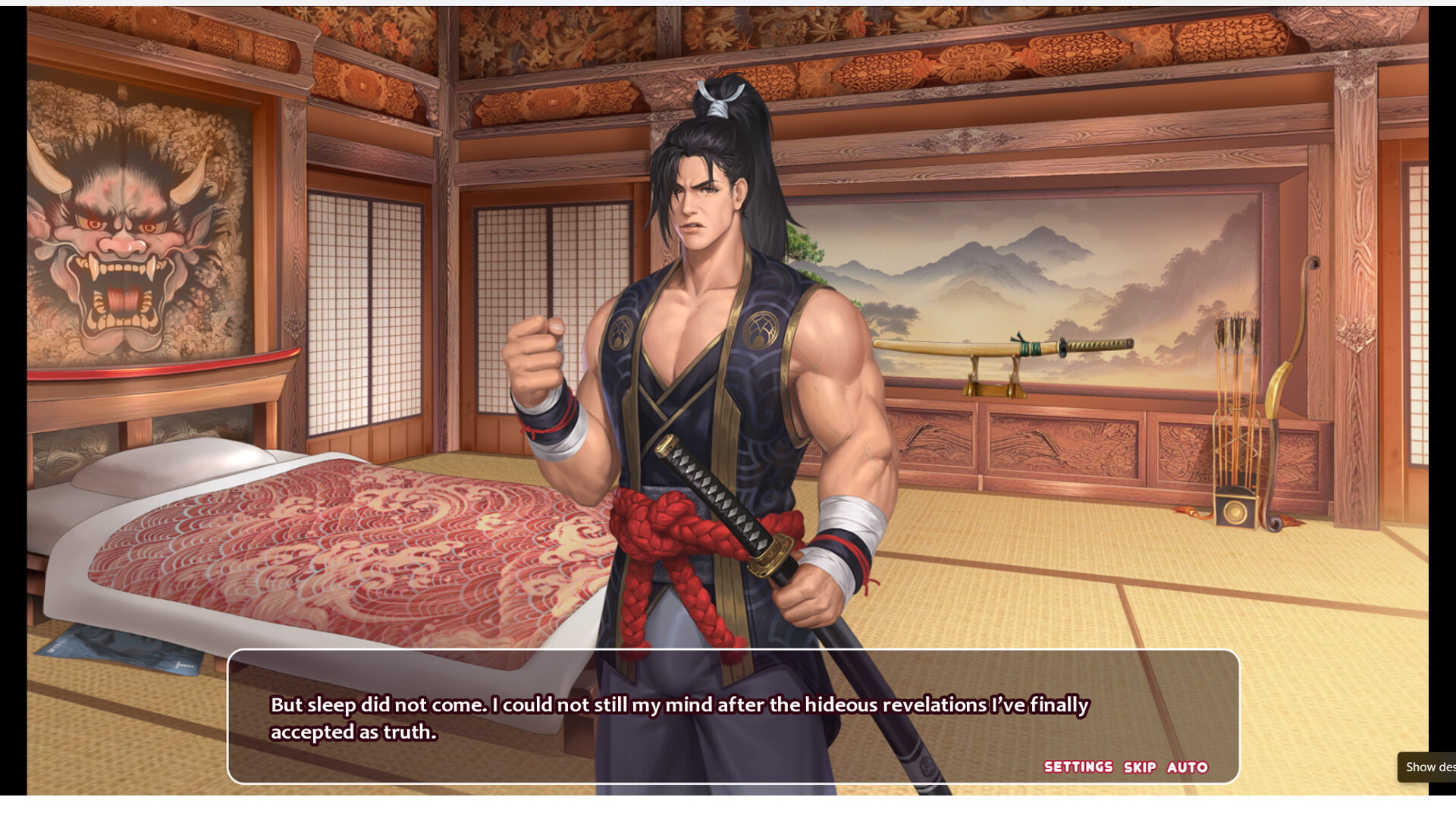
Task: Enable SKIP mode
Action: pyautogui.click(x=1140, y=767)
